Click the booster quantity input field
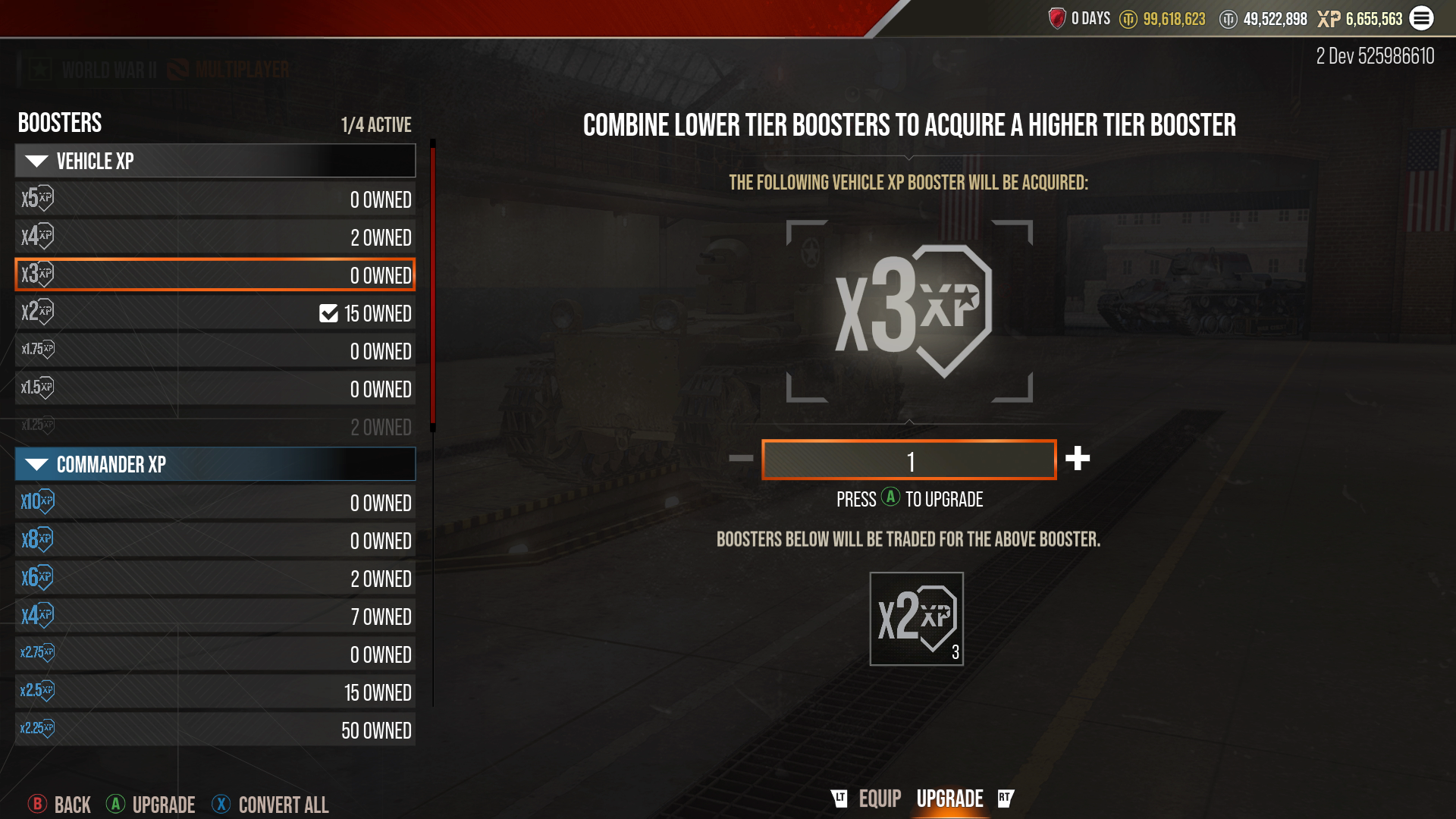The width and height of the screenshot is (1456, 819). [909, 459]
